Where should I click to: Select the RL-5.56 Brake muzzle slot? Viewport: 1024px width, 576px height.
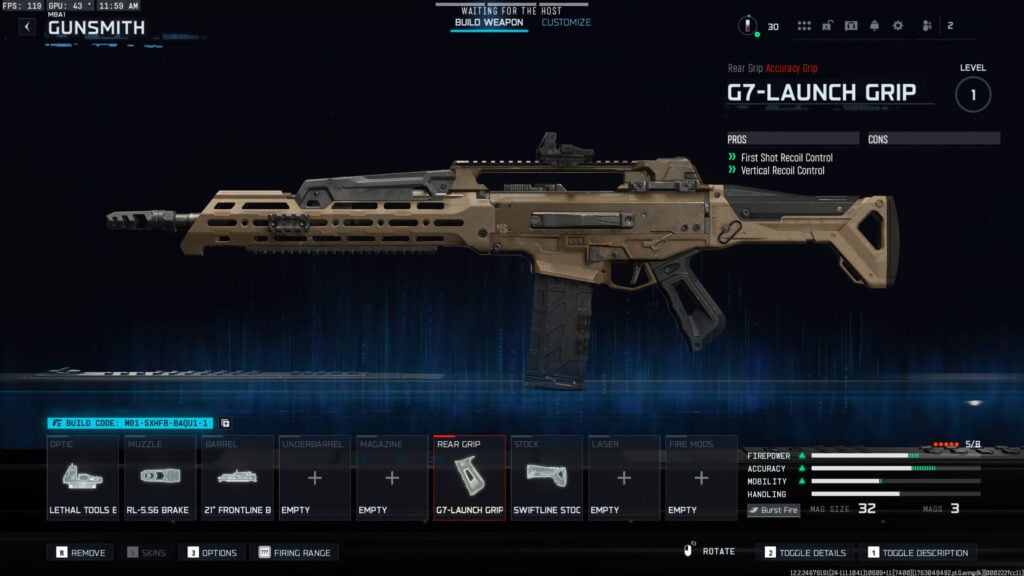pyautogui.click(x=160, y=478)
